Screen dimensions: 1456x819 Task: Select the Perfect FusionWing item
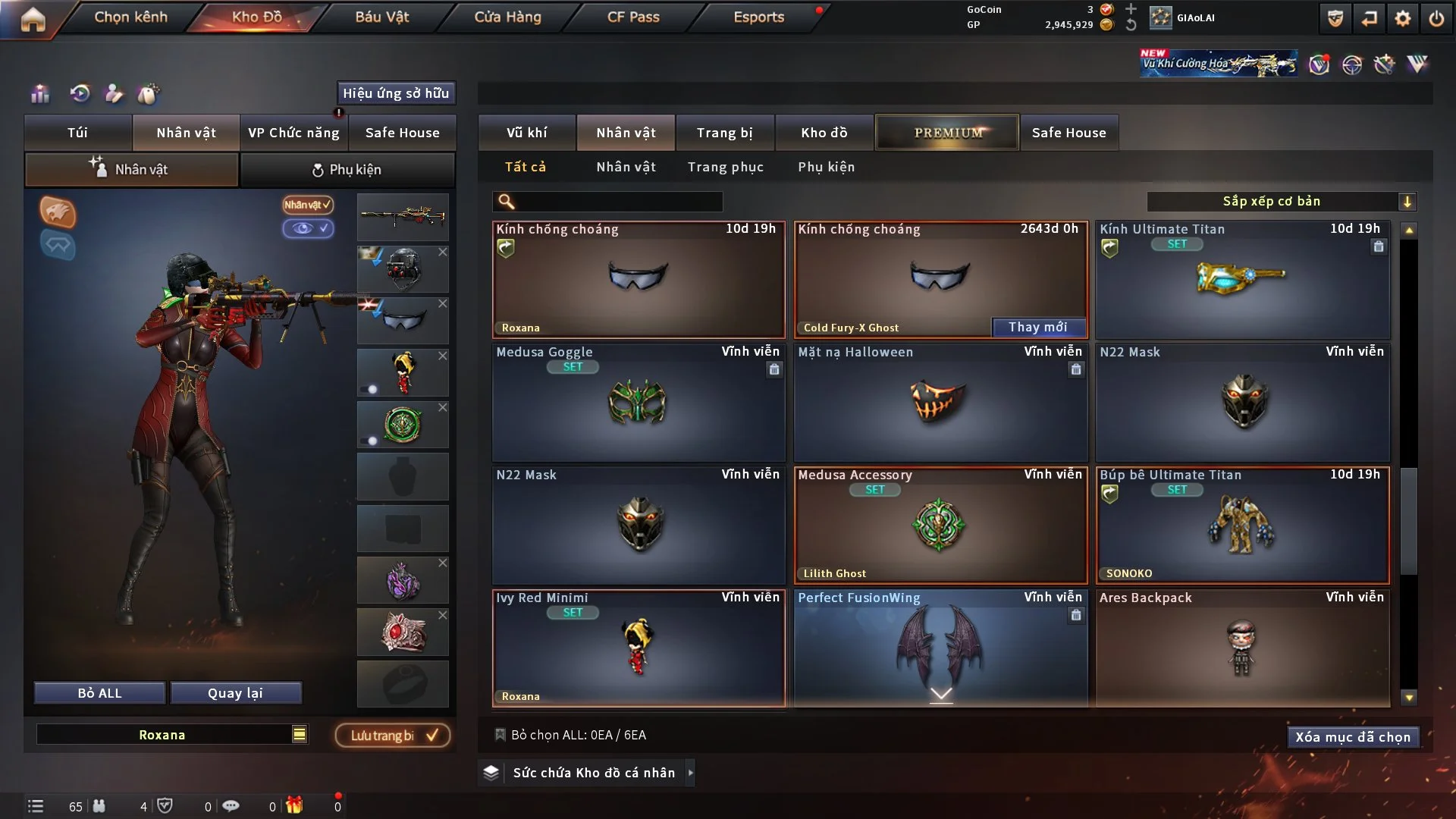tap(940, 645)
